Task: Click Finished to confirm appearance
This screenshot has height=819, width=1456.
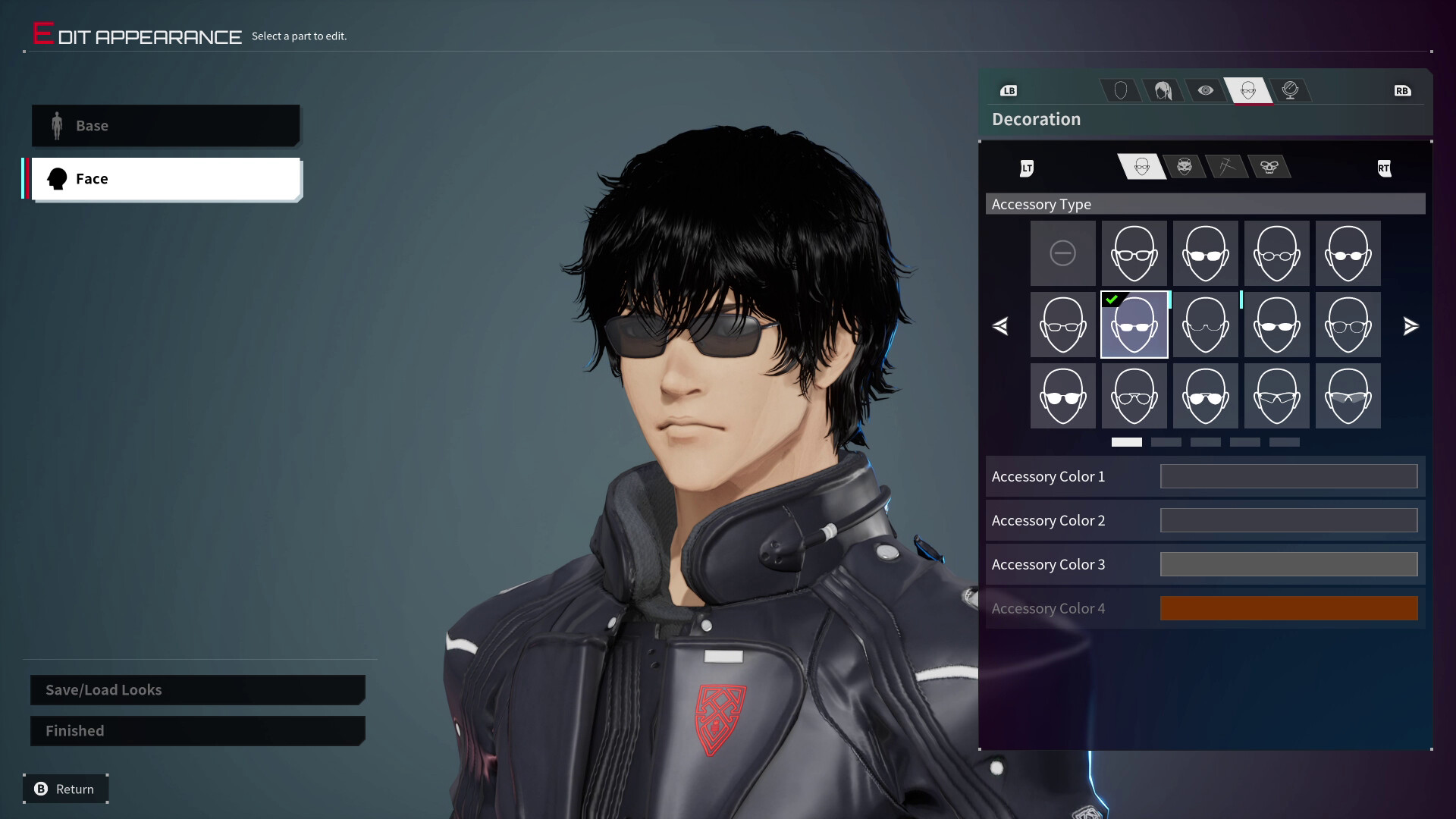Action: point(74,730)
